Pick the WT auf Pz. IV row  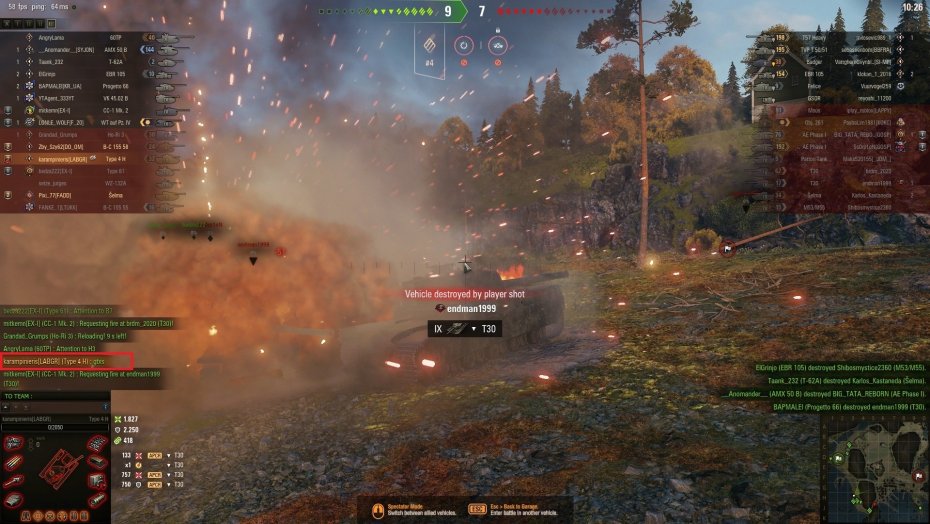coord(80,122)
